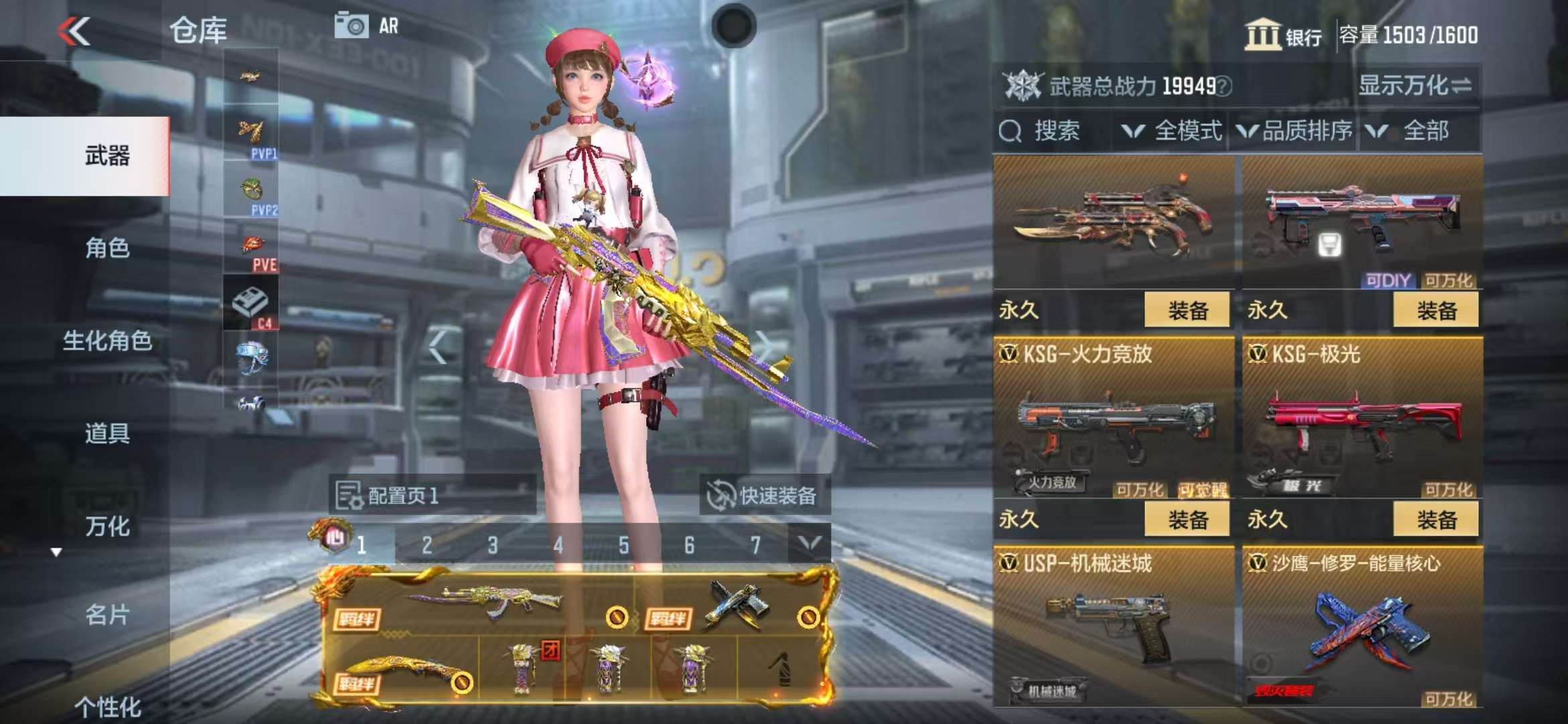Switch to the 万化 category
1568x724 pixels.
click(x=107, y=526)
